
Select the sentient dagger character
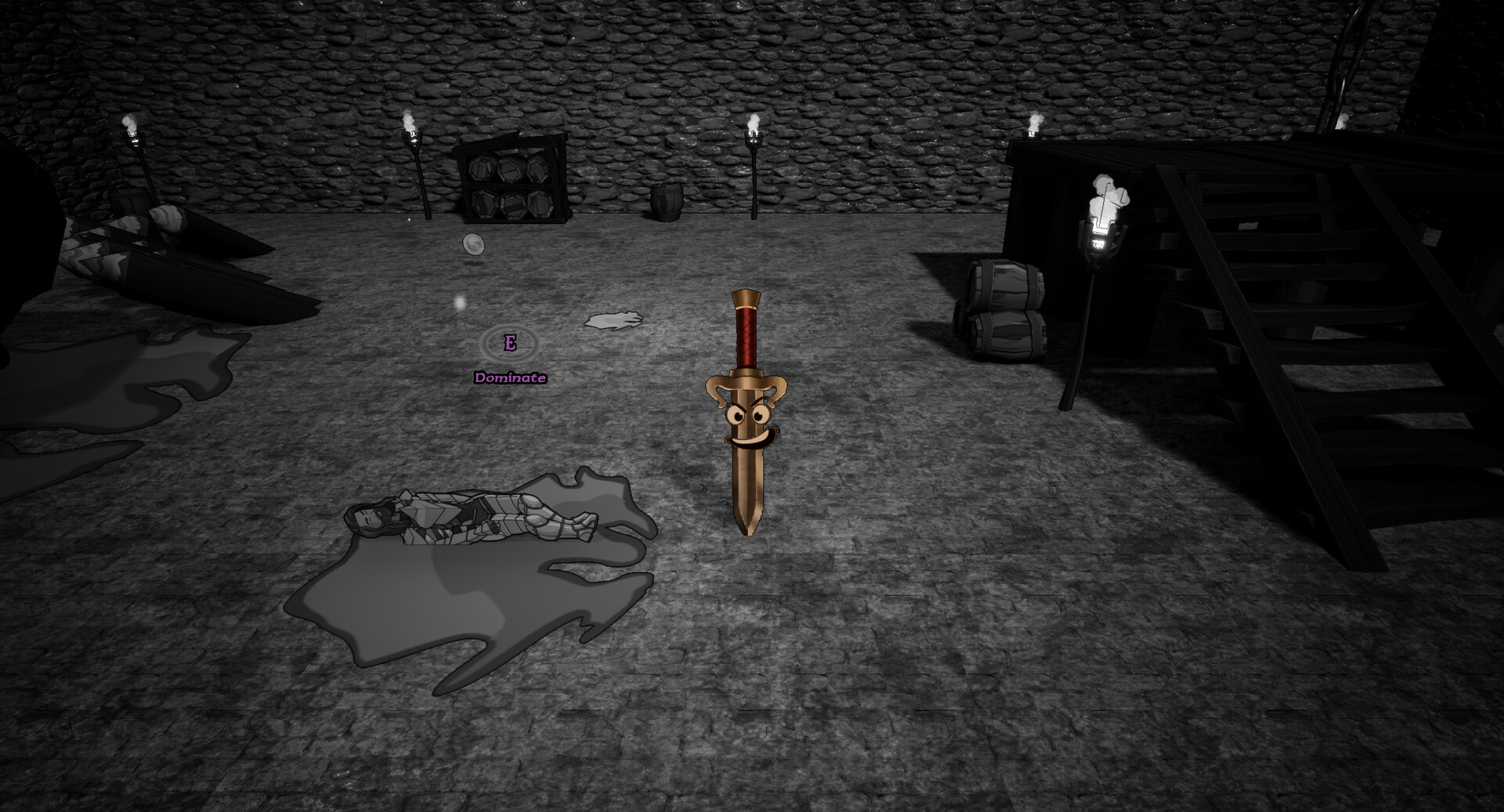click(748, 415)
